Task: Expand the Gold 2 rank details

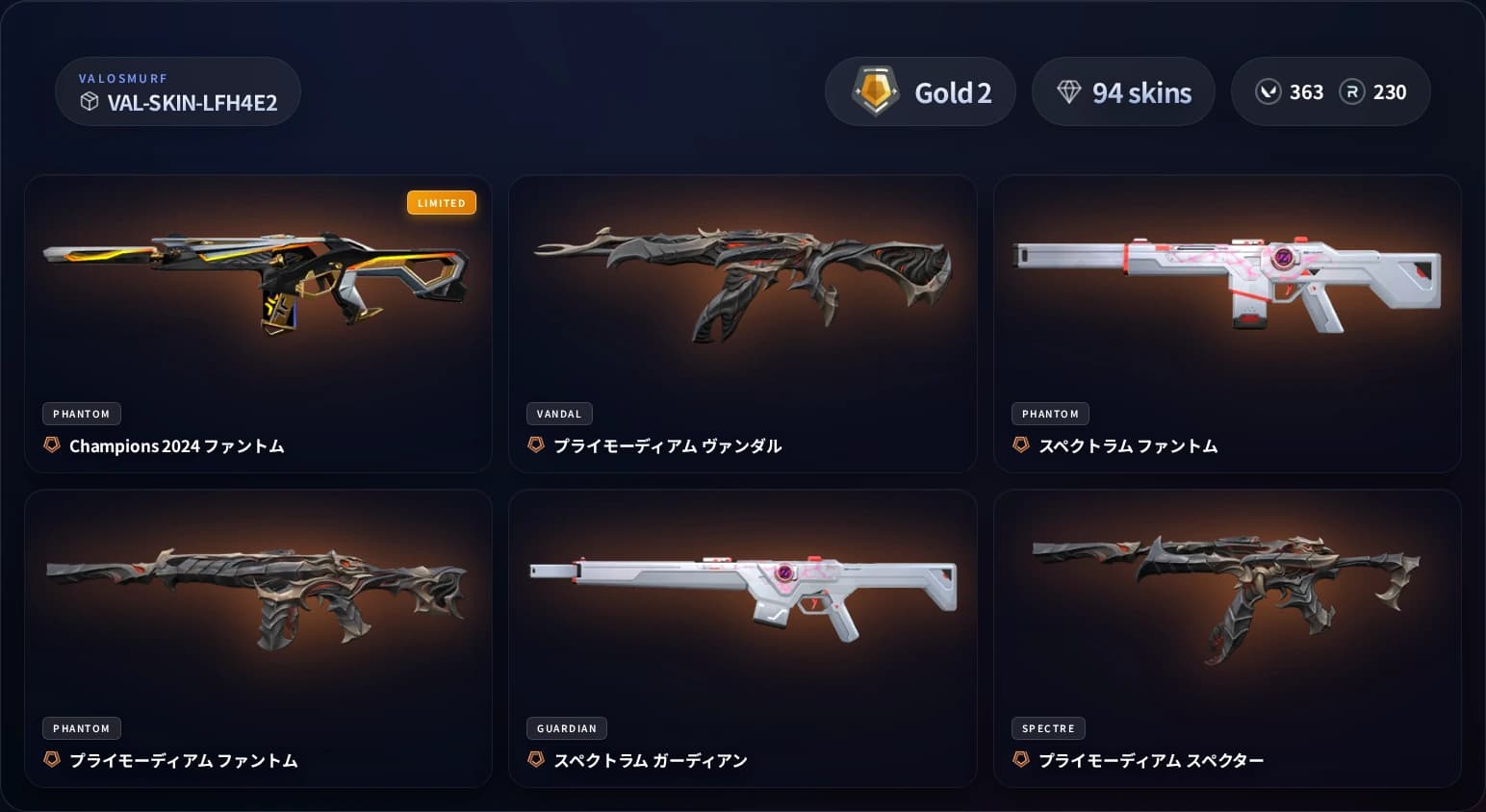Action: pos(920,91)
